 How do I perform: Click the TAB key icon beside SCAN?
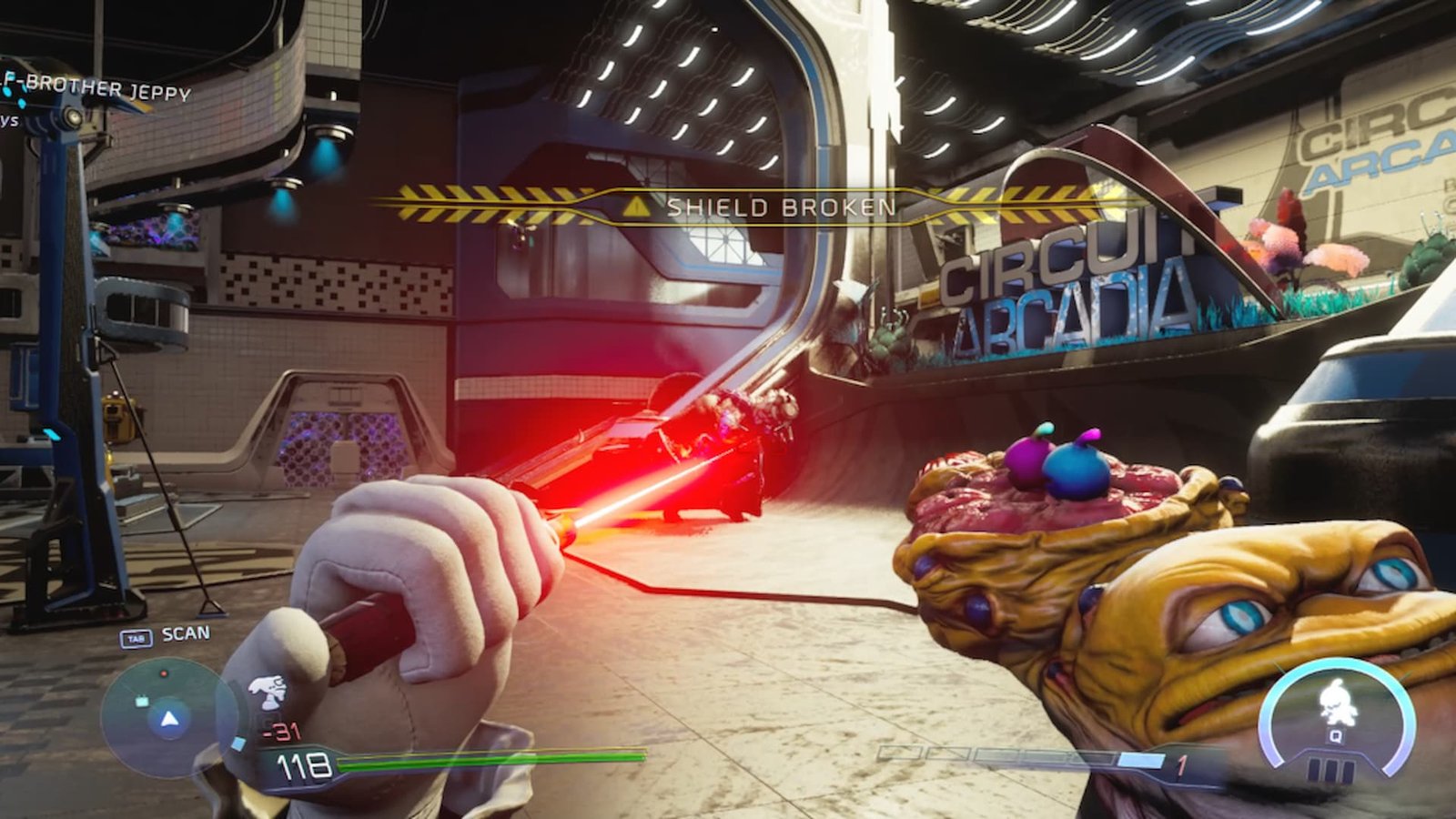click(135, 636)
